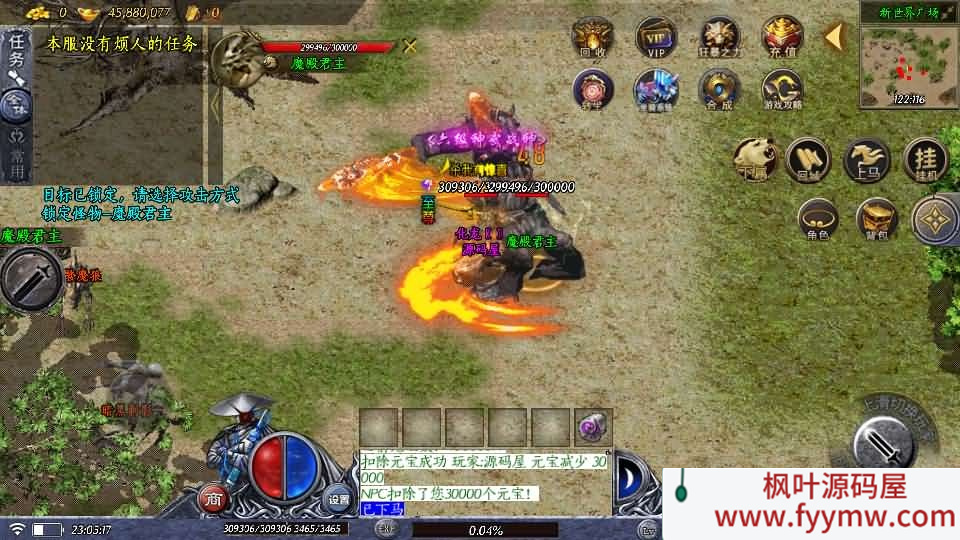Open the 回收 recycle menu
This screenshot has width=960, height=540.
593,37
